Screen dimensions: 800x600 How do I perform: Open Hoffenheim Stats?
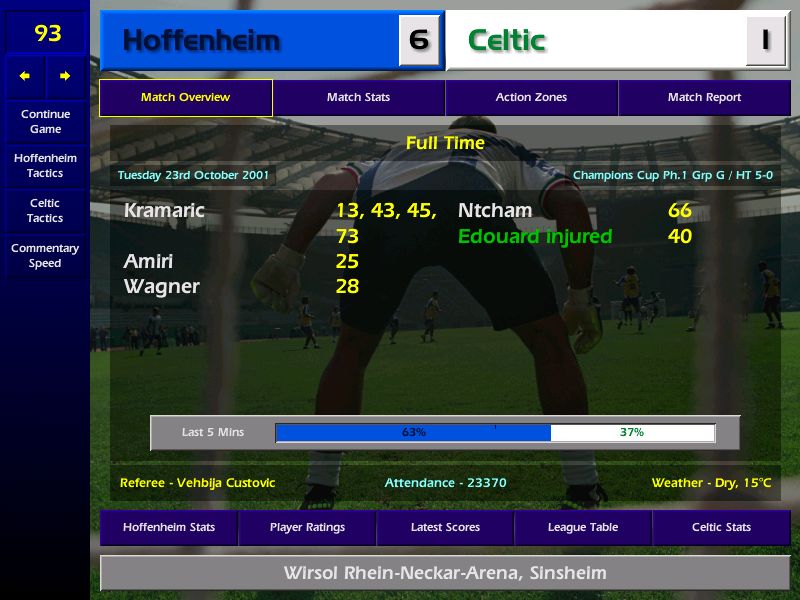tap(168, 528)
